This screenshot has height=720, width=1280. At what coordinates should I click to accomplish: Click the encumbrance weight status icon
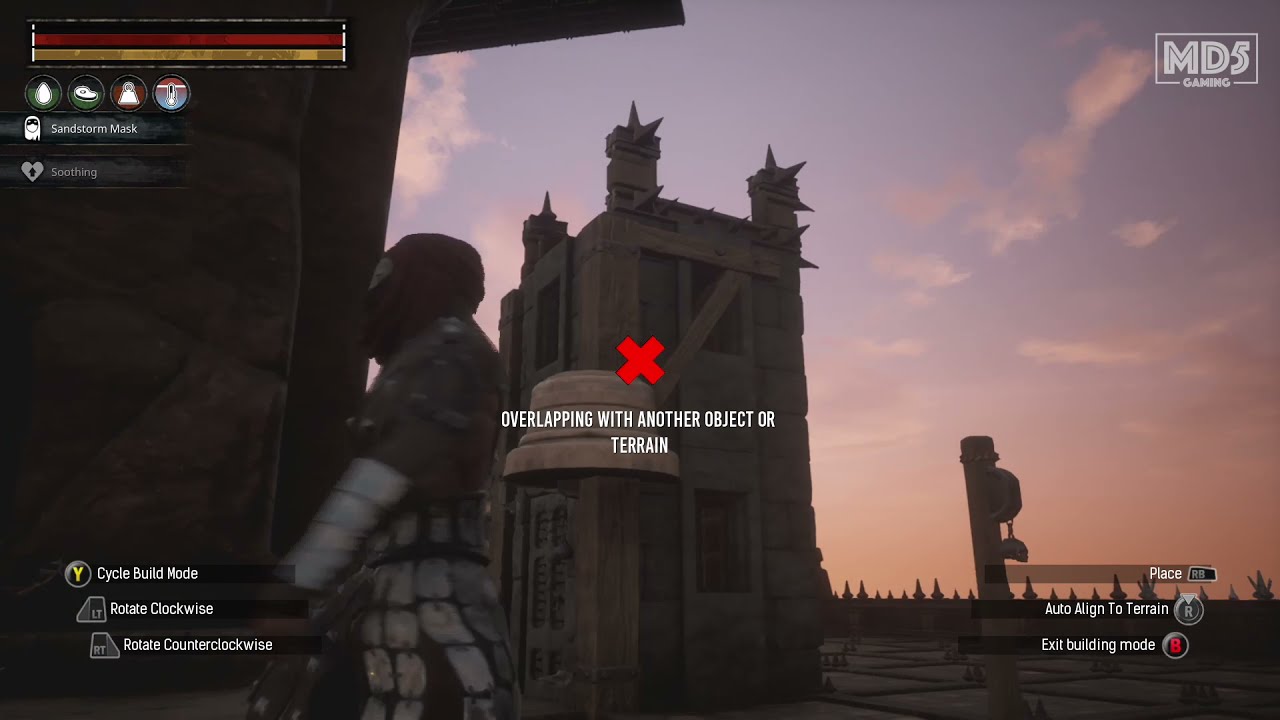129,93
